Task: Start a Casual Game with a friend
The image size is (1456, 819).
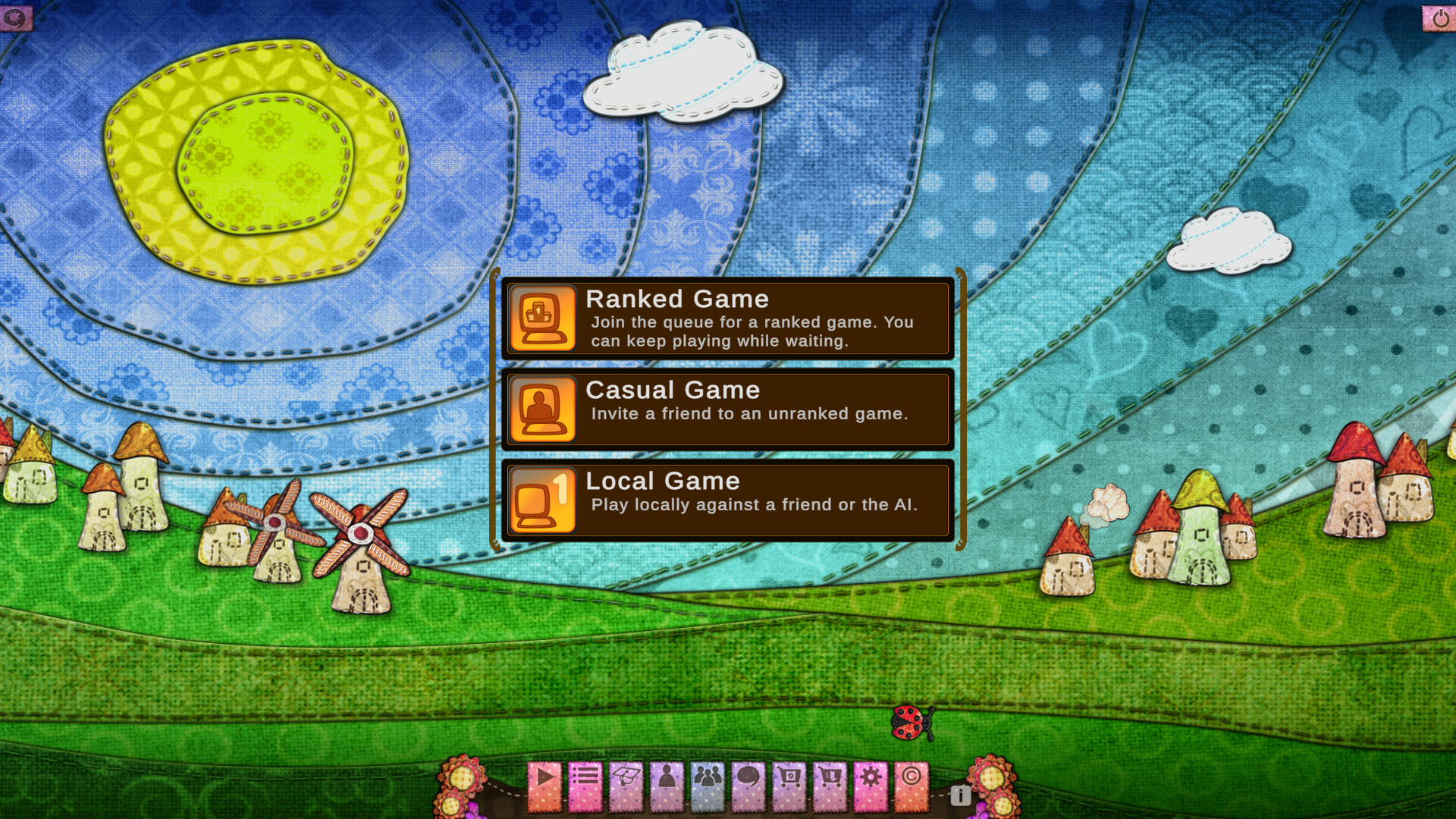Action: click(x=728, y=409)
